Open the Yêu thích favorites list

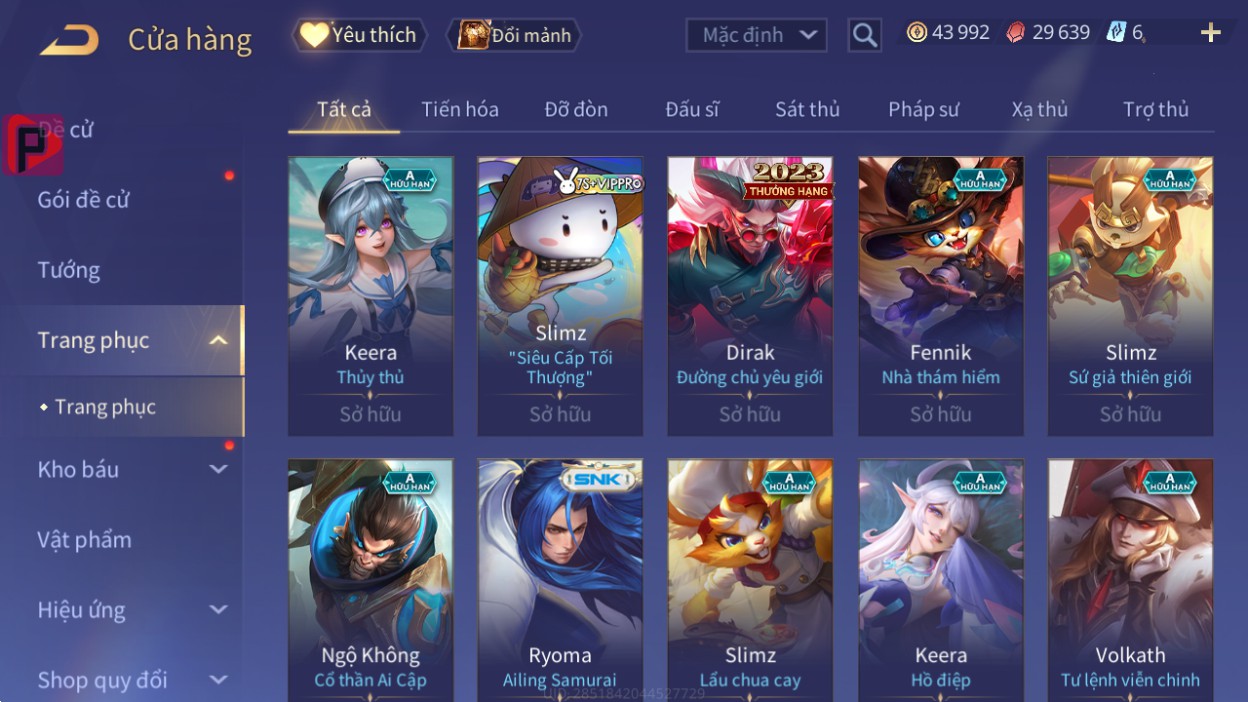(360, 35)
